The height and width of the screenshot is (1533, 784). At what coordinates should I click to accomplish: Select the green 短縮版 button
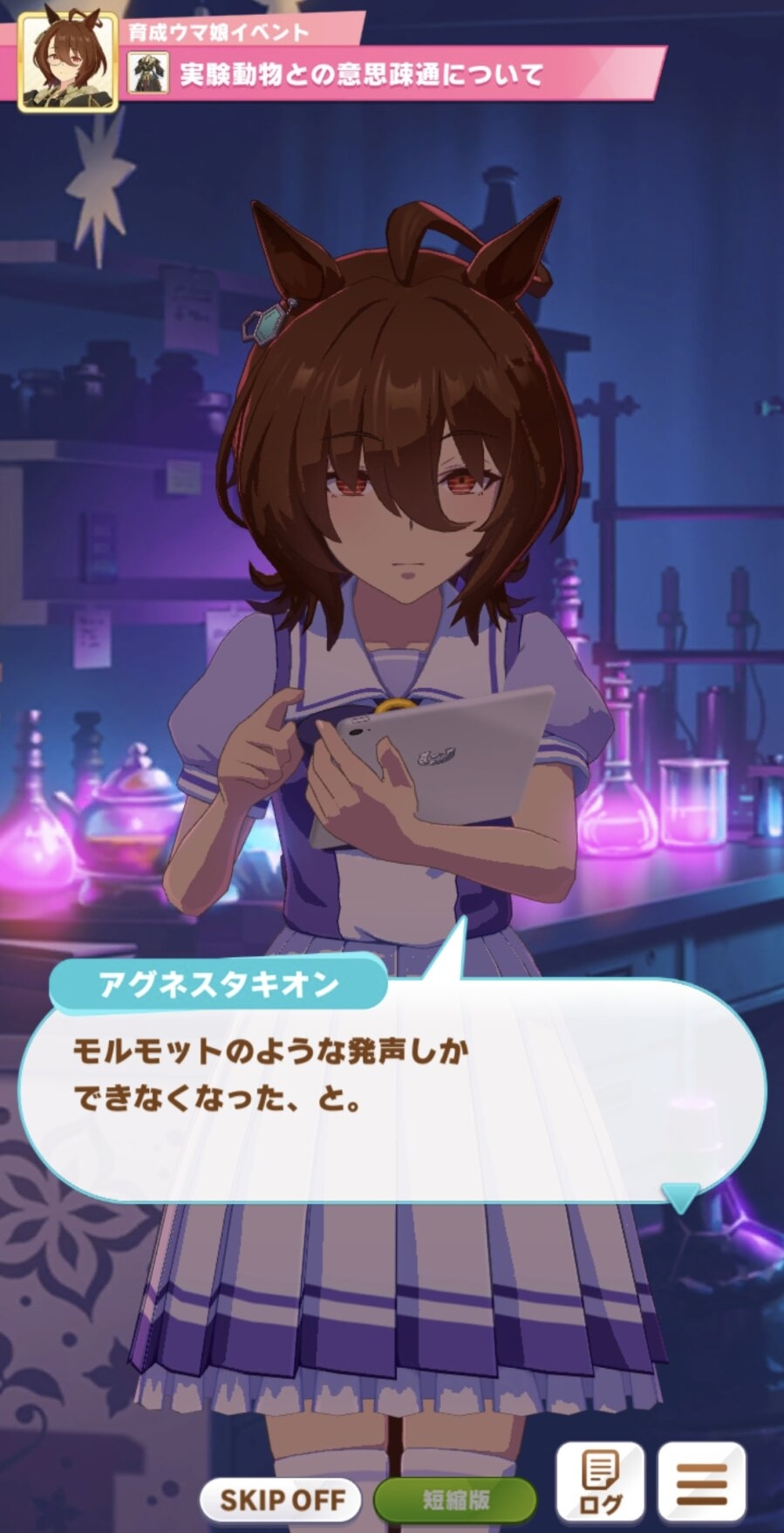tap(455, 1500)
